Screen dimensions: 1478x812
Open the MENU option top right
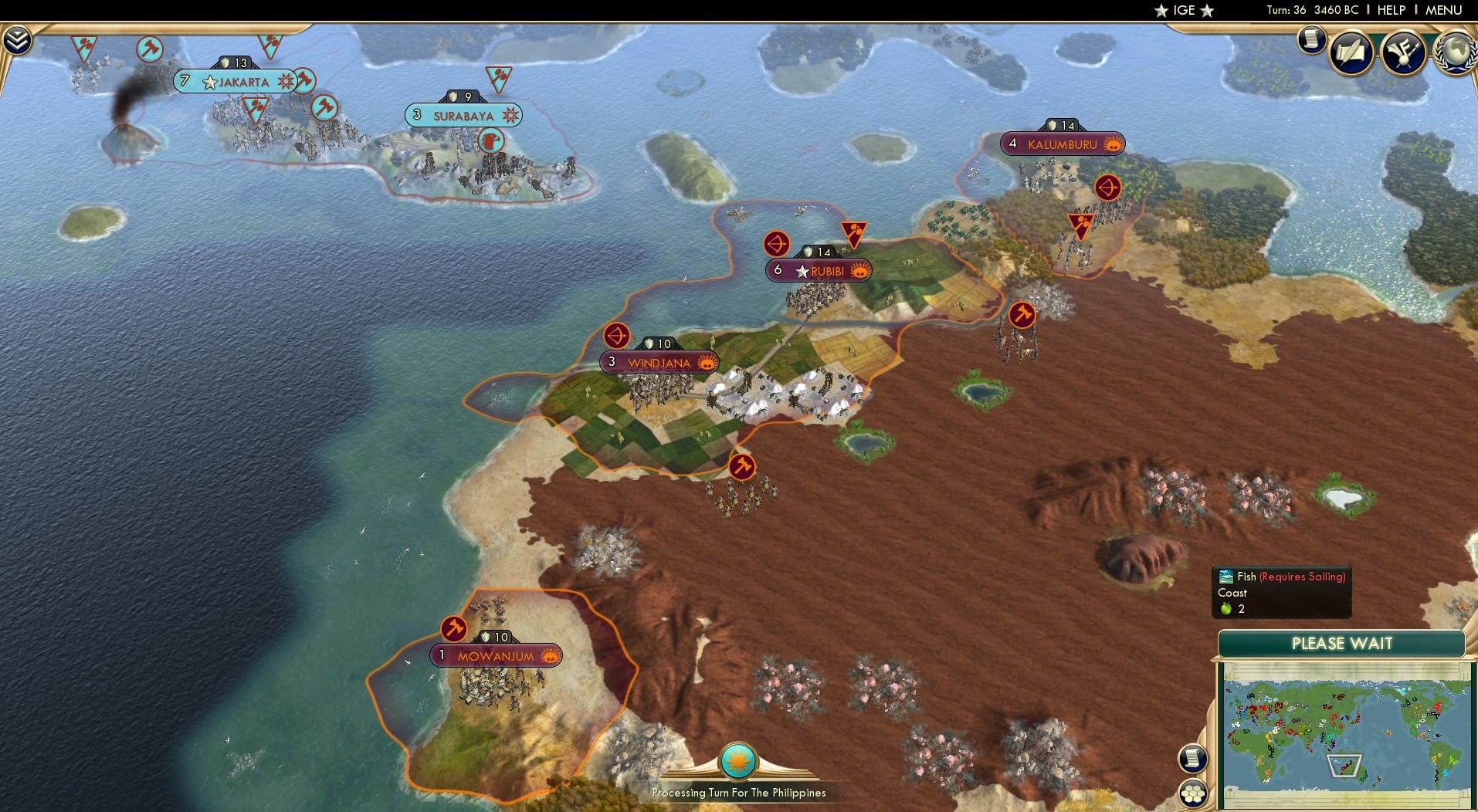[1444, 10]
